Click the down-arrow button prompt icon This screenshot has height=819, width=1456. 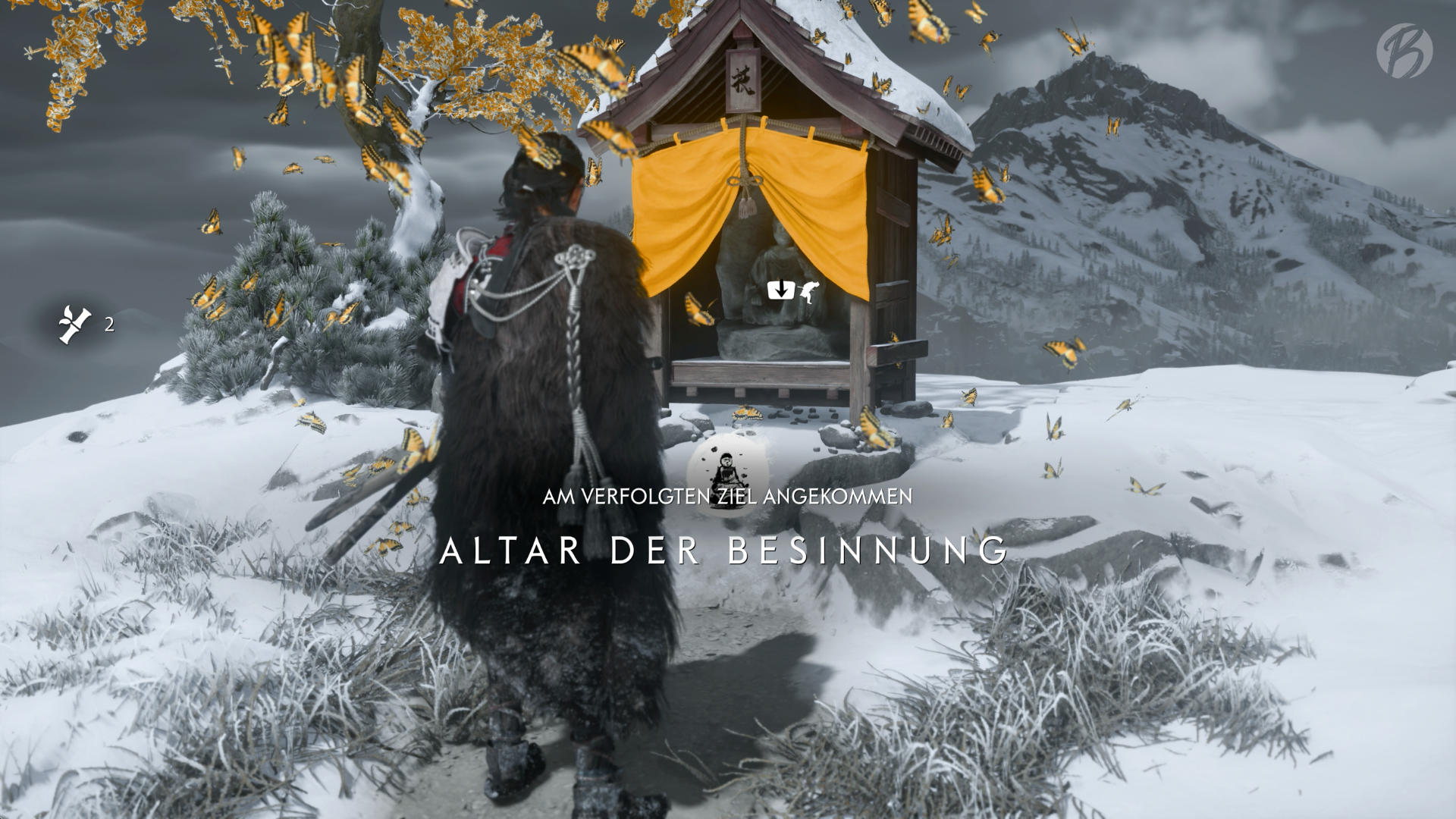(780, 290)
